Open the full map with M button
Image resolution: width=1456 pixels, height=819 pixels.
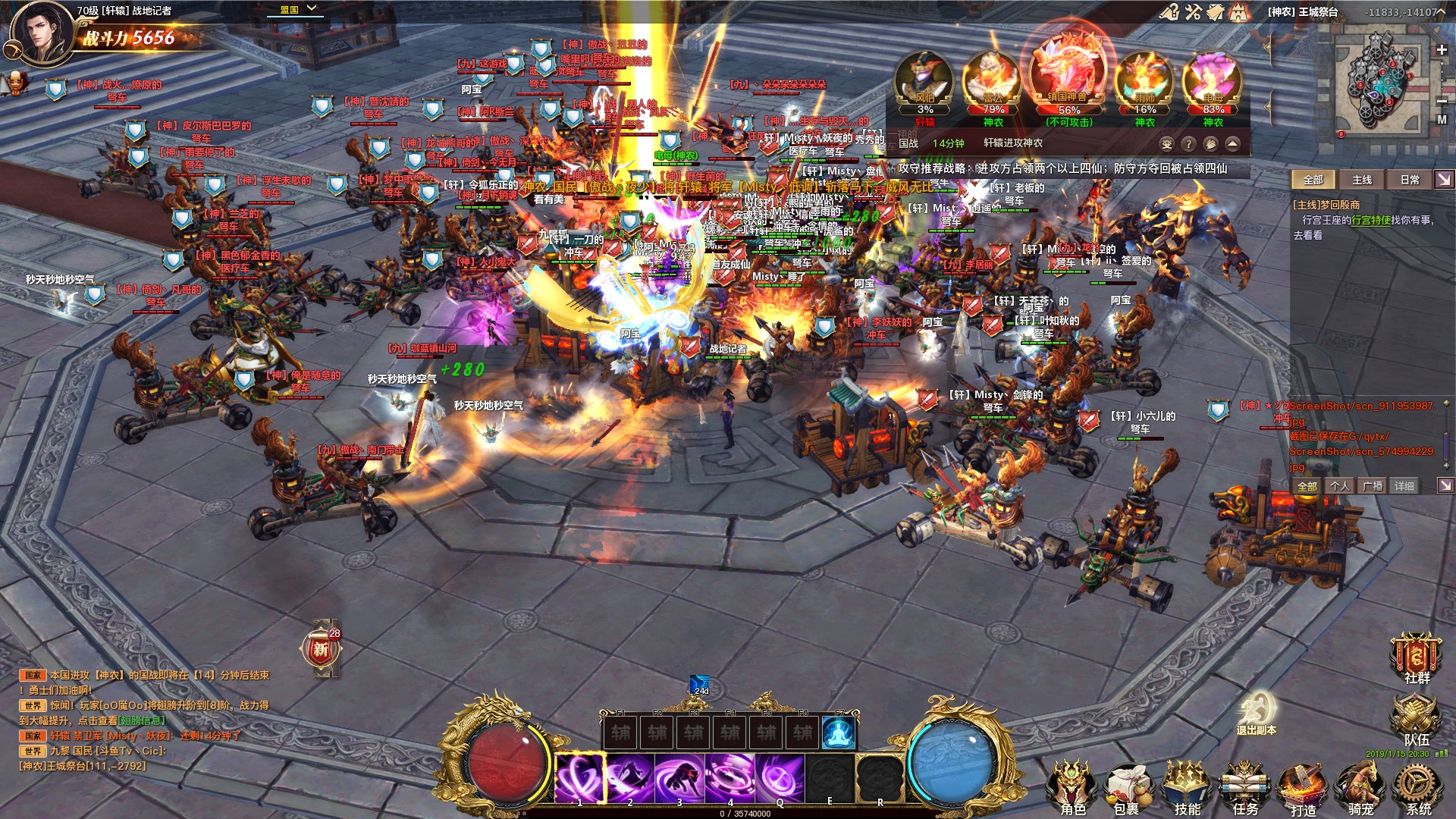[1442, 120]
